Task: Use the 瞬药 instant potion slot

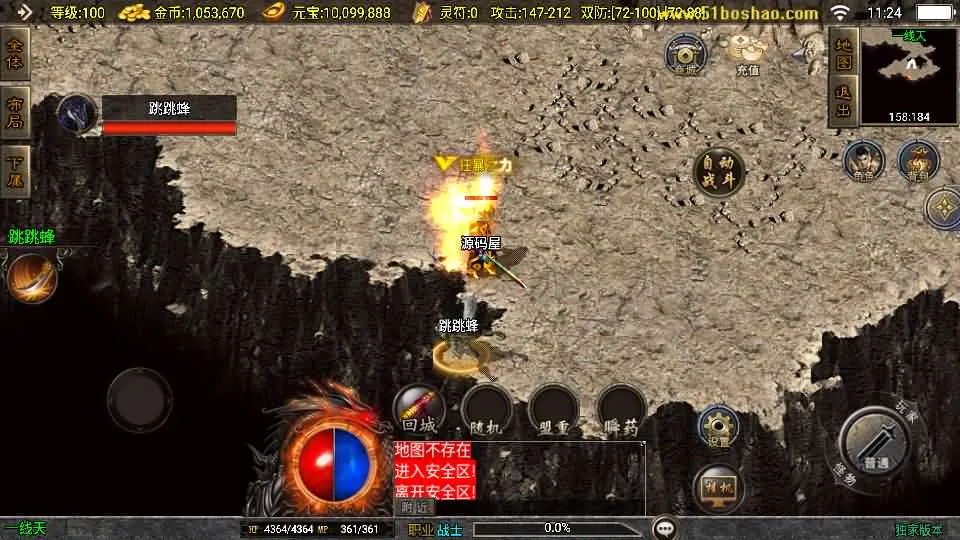Action: coord(621,410)
